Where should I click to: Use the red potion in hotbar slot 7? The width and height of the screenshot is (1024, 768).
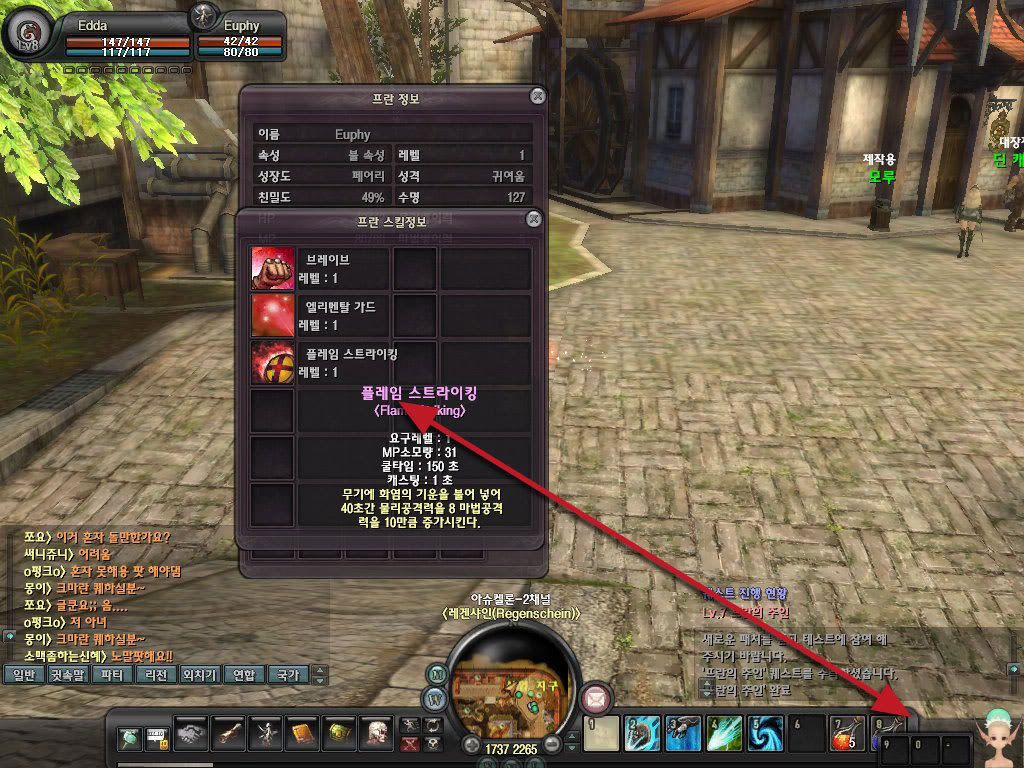[x=846, y=736]
